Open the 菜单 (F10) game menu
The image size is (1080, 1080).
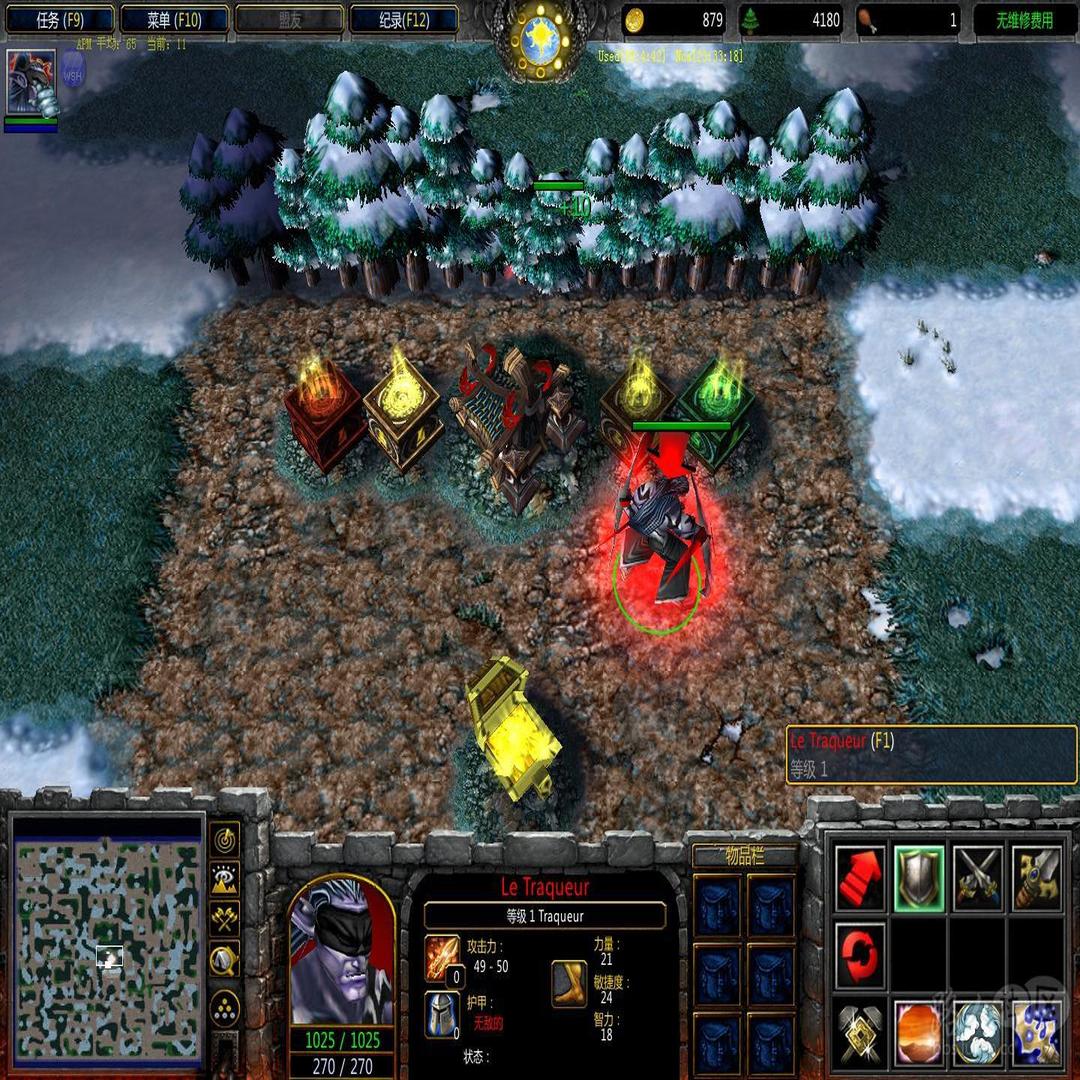coord(174,19)
